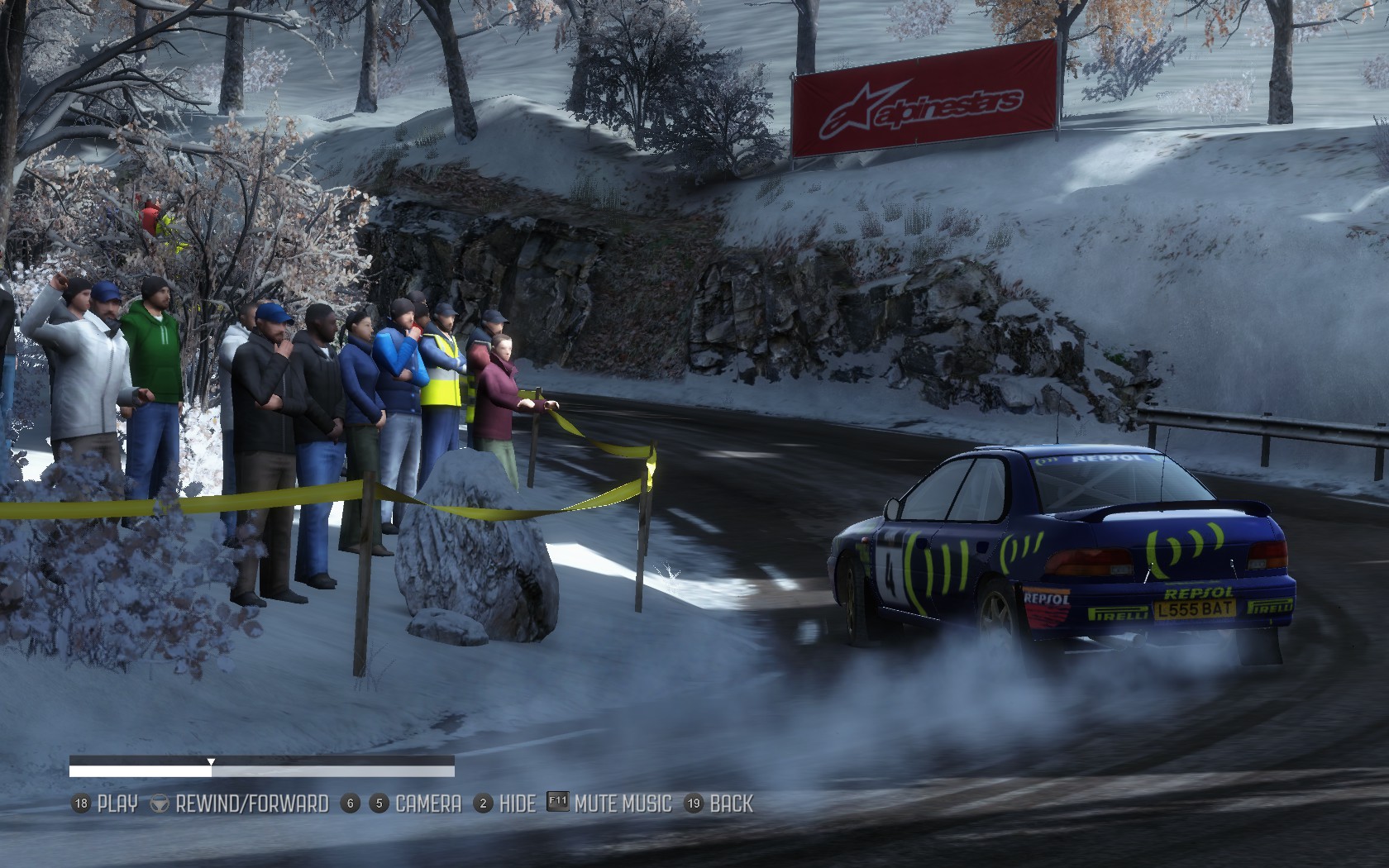The image size is (1389, 868).
Task: Toggle MUTE MUSIC option
Action: [x=622, y=804]
